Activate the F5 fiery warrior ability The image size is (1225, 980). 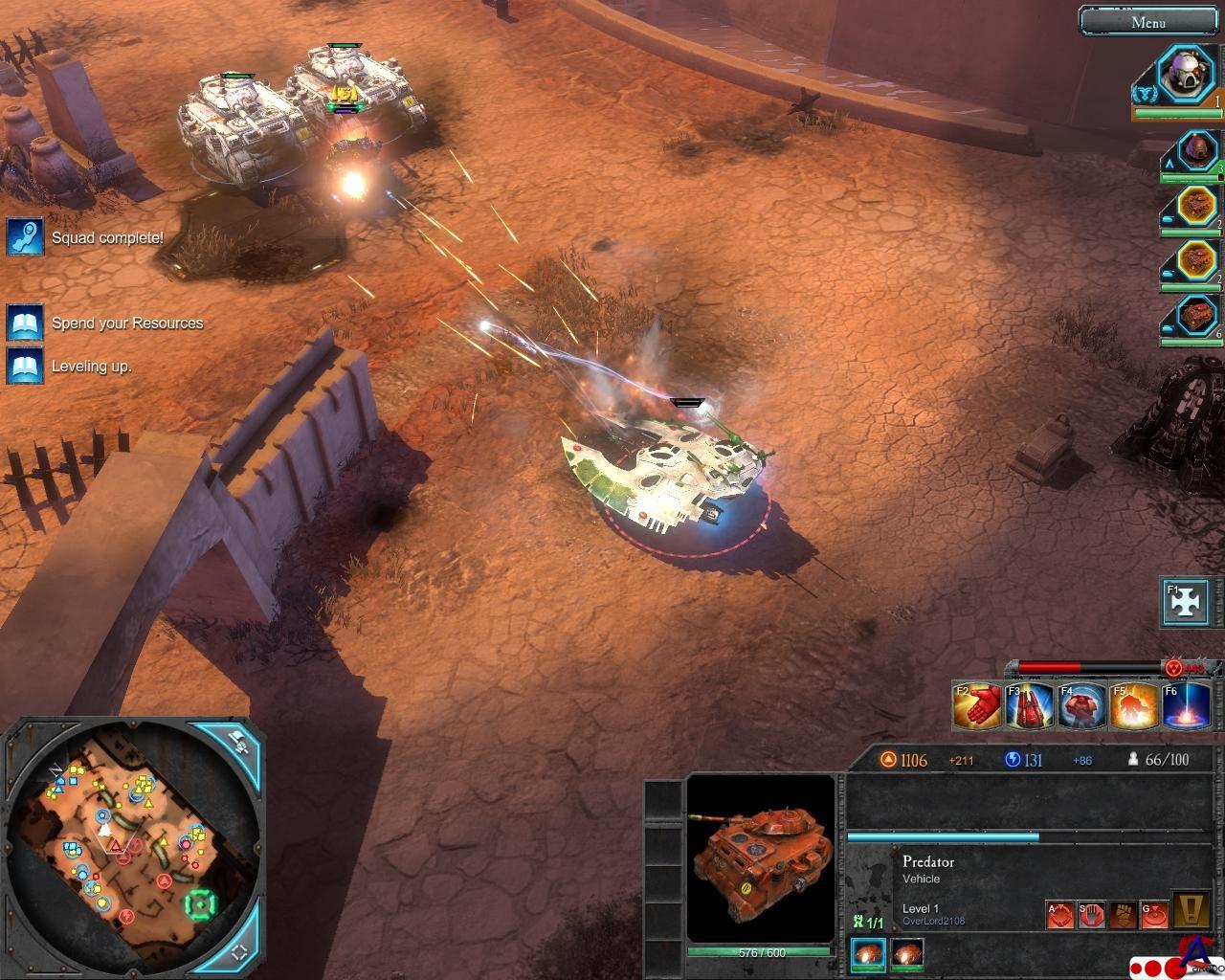click(x=1133, y=706)
